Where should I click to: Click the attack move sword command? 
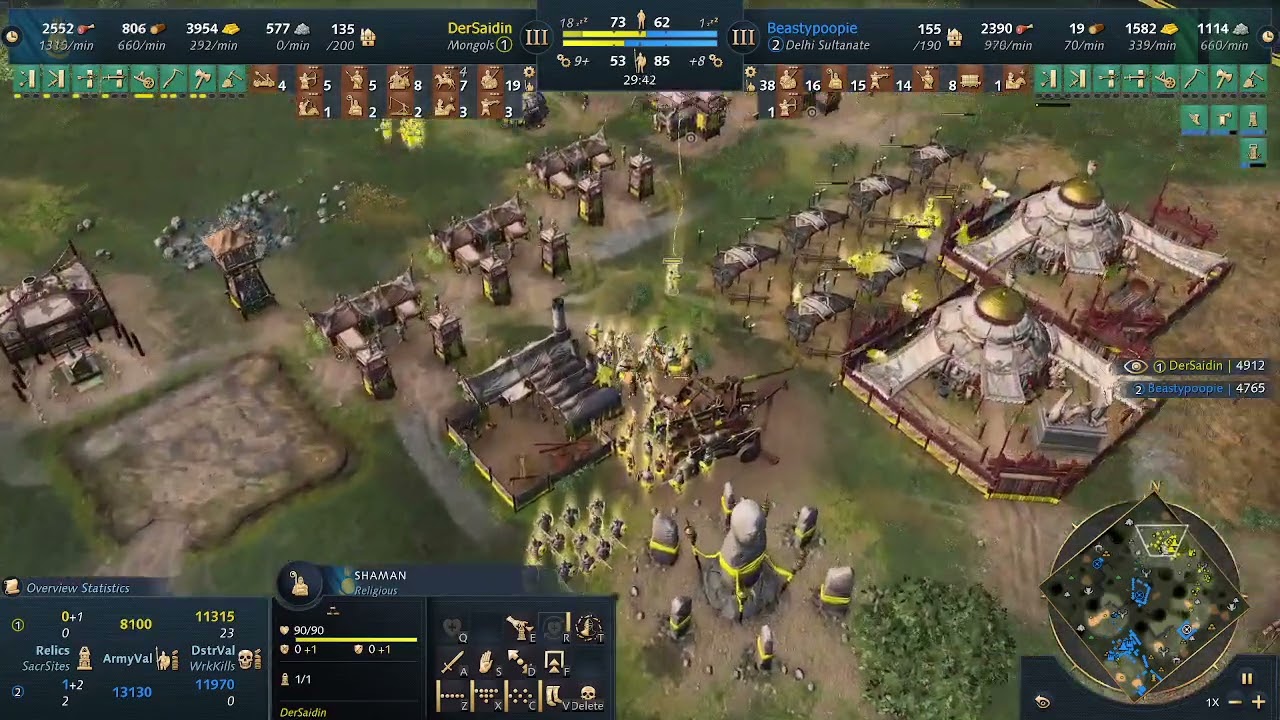pos(452,664)
